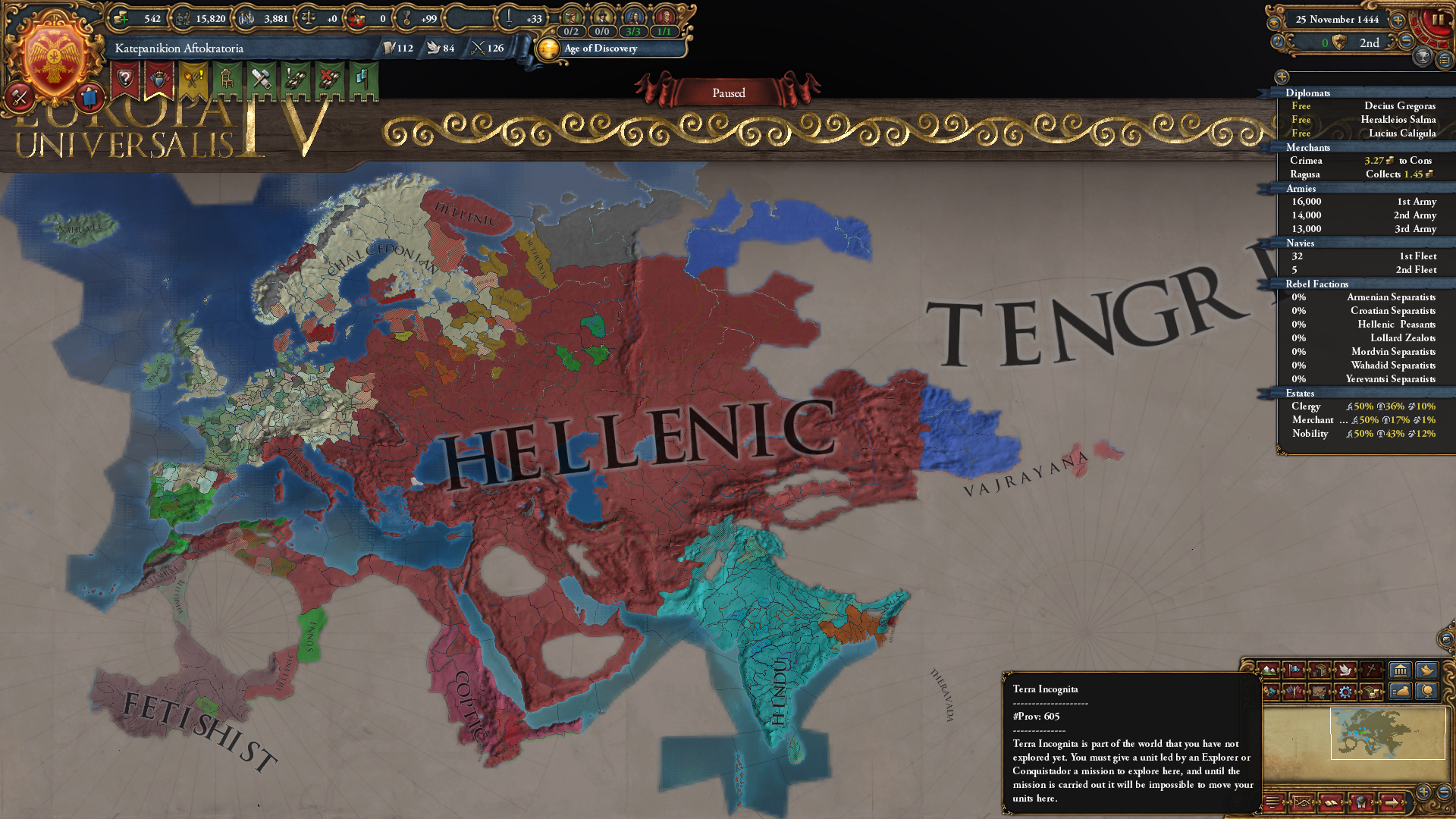Open the government tab temple icon

pos(1401,670)
